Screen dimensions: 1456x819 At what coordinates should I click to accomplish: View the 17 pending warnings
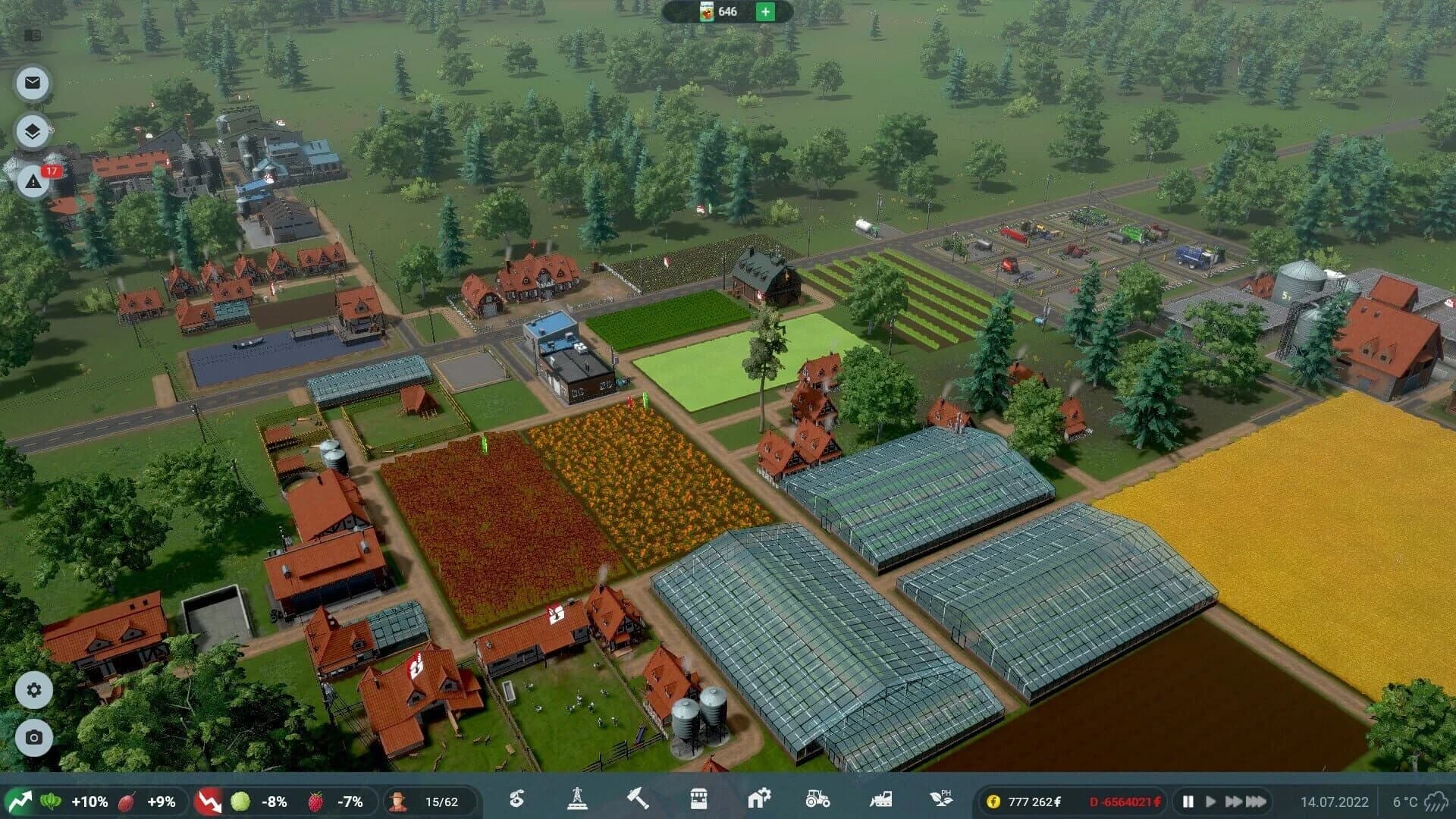(x=32, y=182)
